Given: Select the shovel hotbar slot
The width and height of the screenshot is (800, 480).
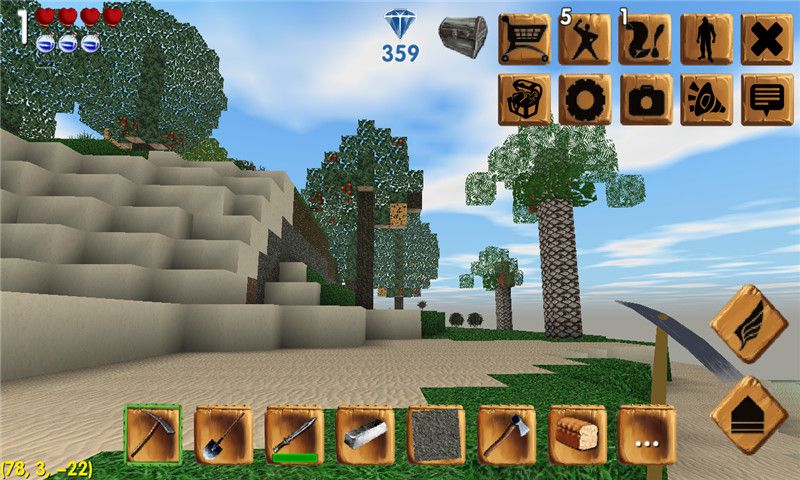Looking at the screenshot, I should [x=223, y=434].
